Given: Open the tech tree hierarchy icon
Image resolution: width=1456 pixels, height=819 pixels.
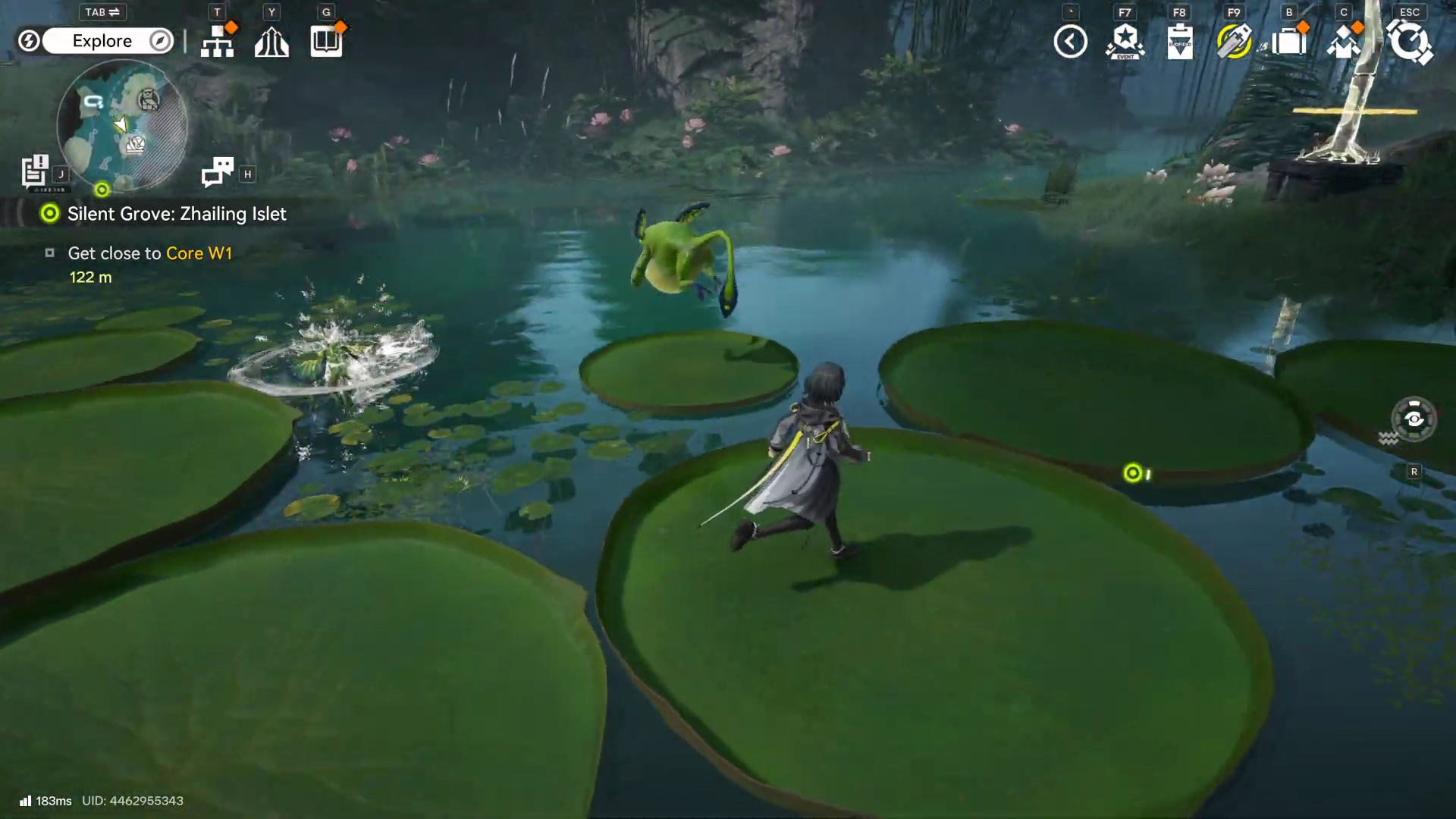Looking at the screenshot, I should (218, 41).
